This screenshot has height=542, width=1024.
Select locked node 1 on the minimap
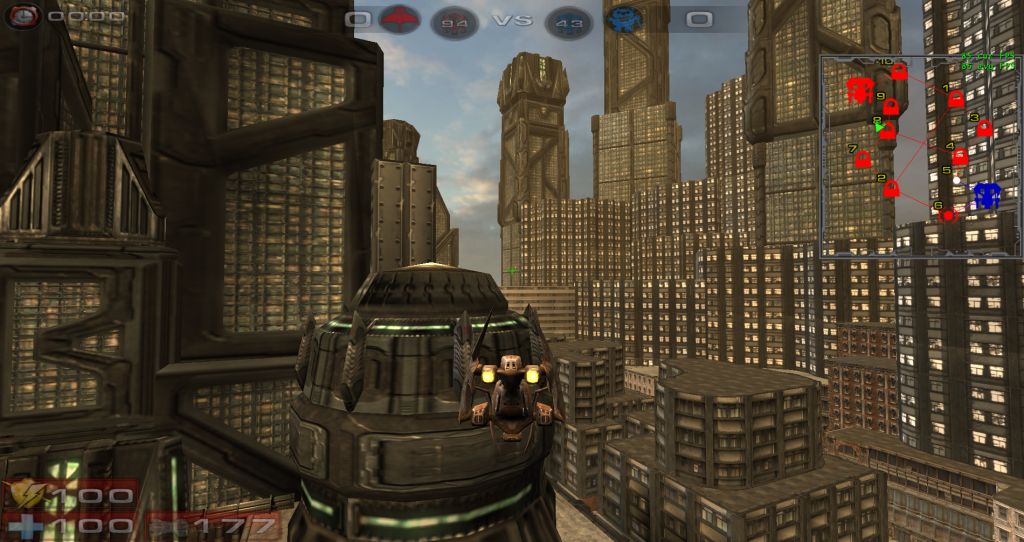coord(955,100)
